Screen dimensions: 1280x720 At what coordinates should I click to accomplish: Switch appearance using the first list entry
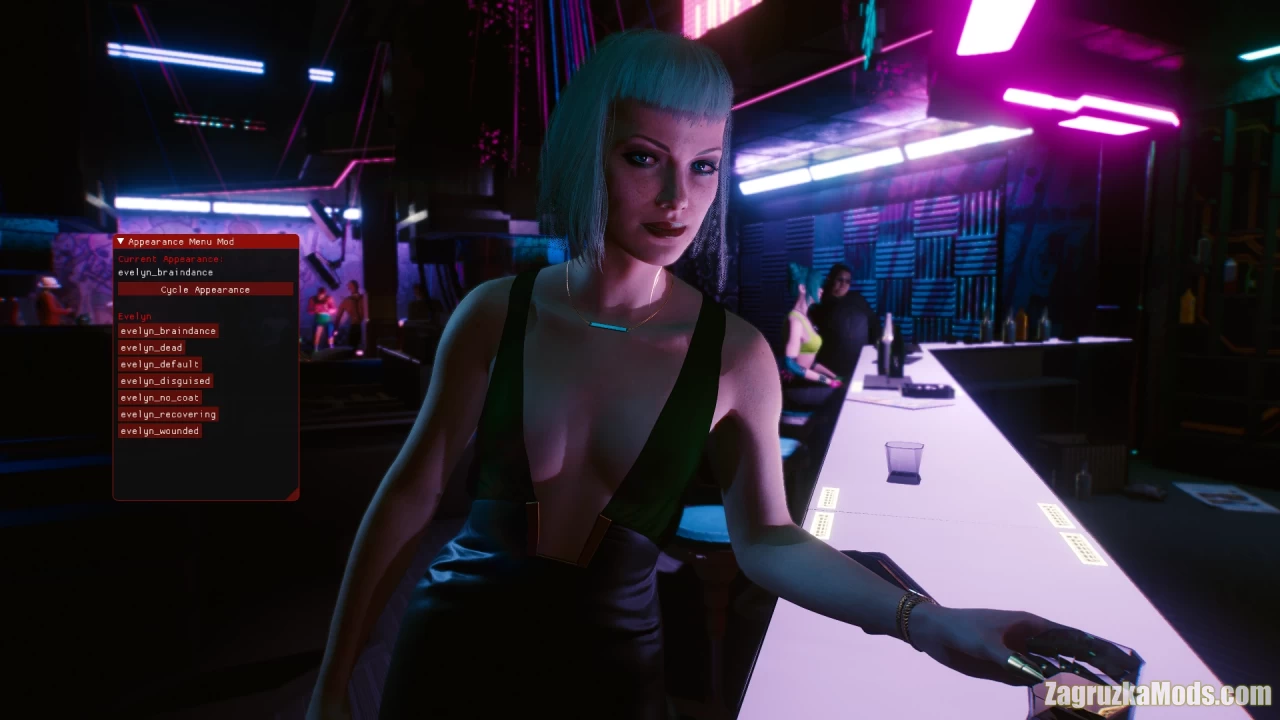(167, 331)
